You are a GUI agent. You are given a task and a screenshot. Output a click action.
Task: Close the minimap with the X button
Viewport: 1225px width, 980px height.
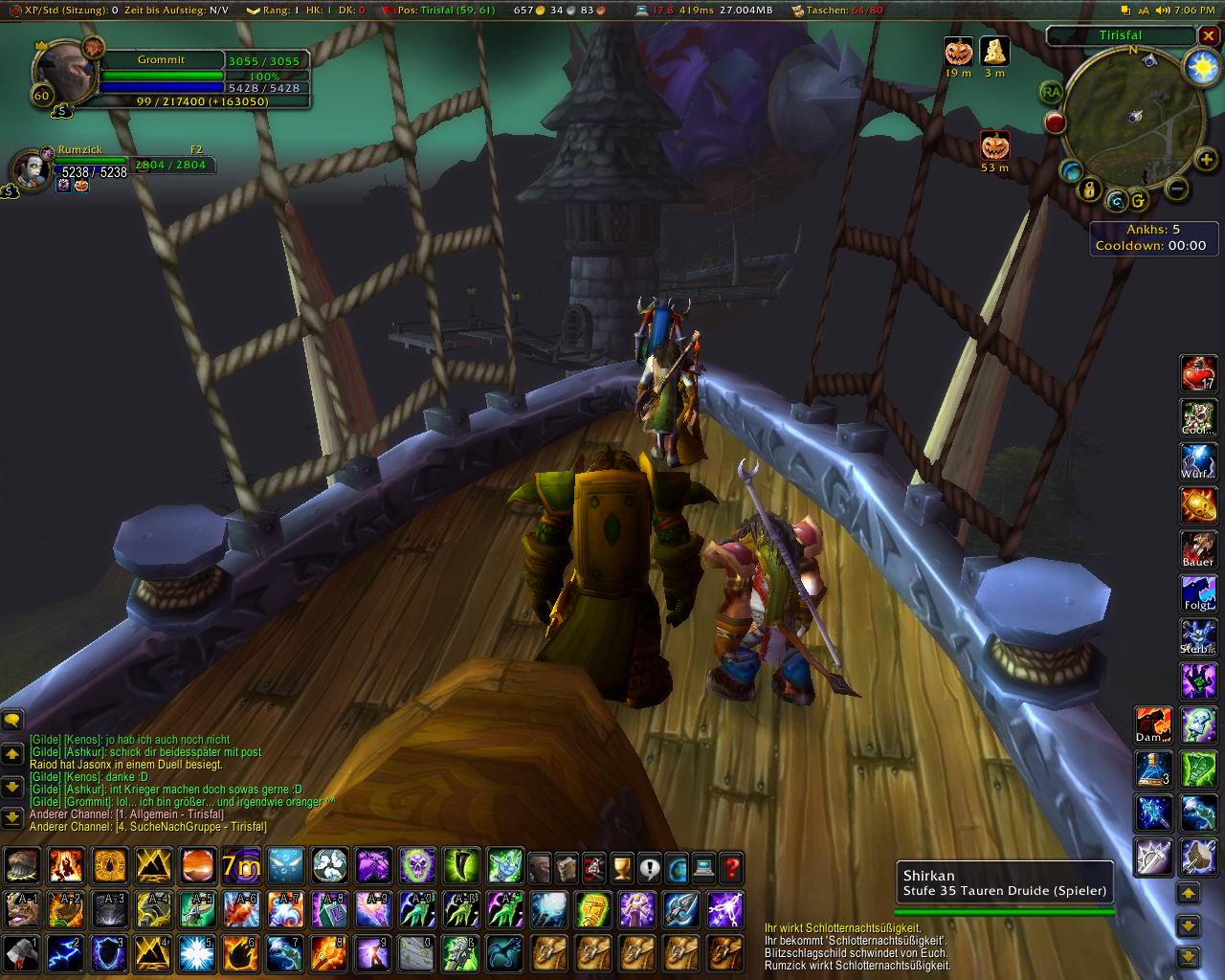[1208, 35]
